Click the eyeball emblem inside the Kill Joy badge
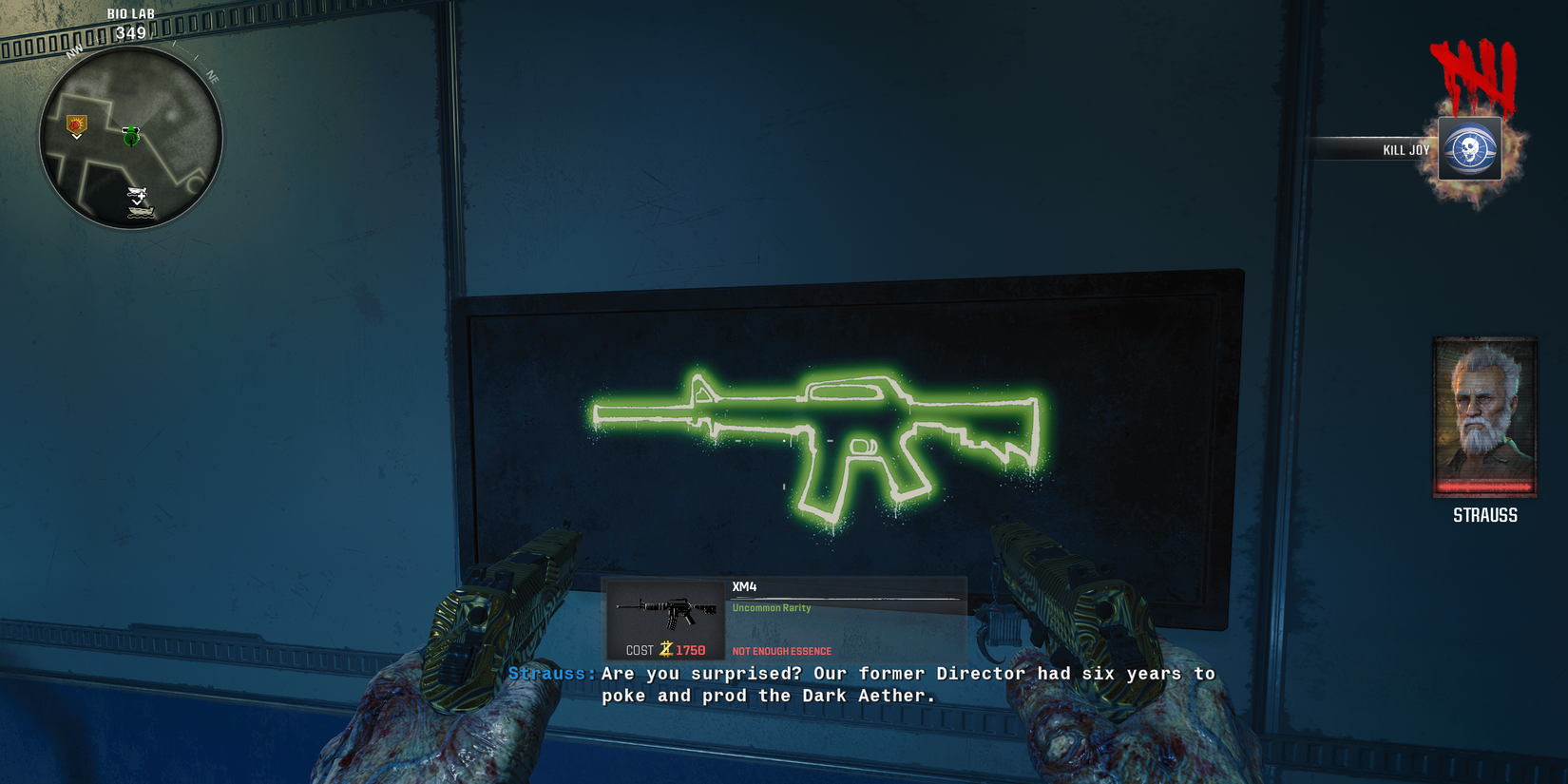 [x=1470, y=149]
